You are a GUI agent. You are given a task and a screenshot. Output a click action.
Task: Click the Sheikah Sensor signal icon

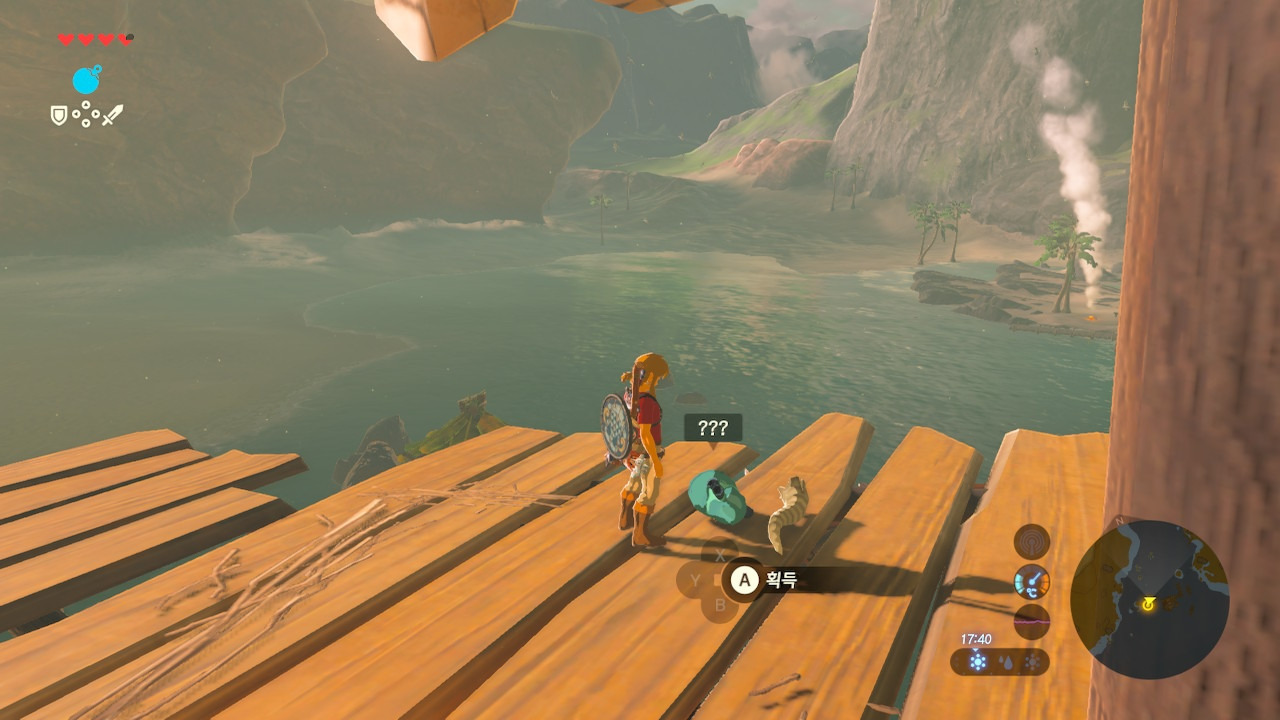click(1032, 542)
